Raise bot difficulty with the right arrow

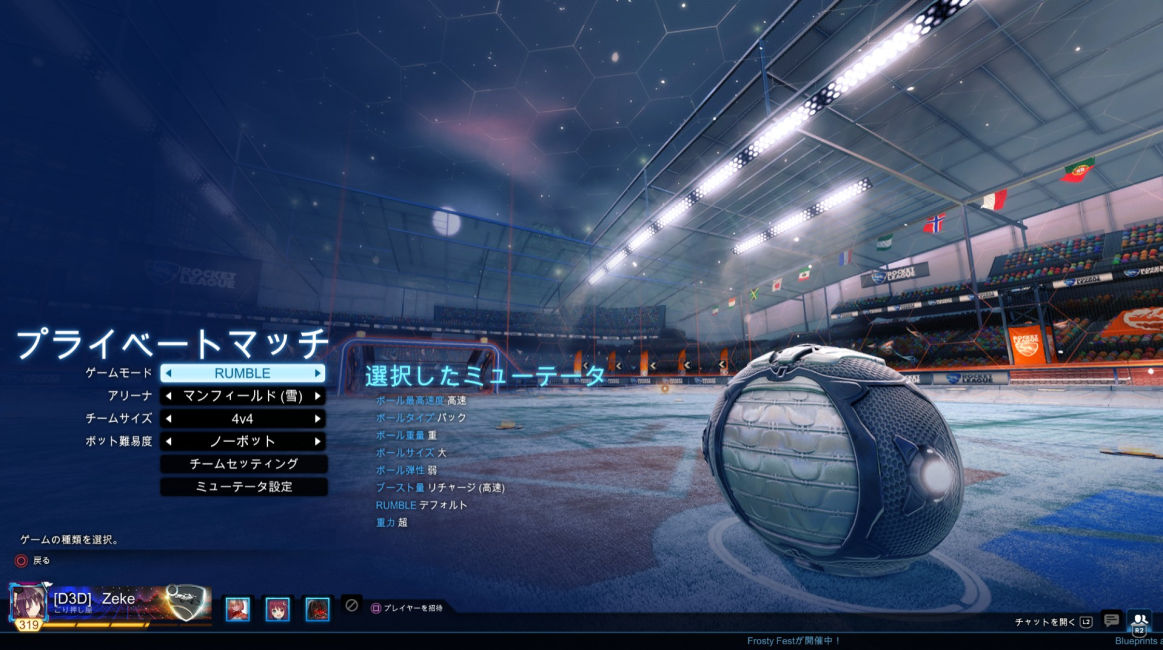click(318, 441)
